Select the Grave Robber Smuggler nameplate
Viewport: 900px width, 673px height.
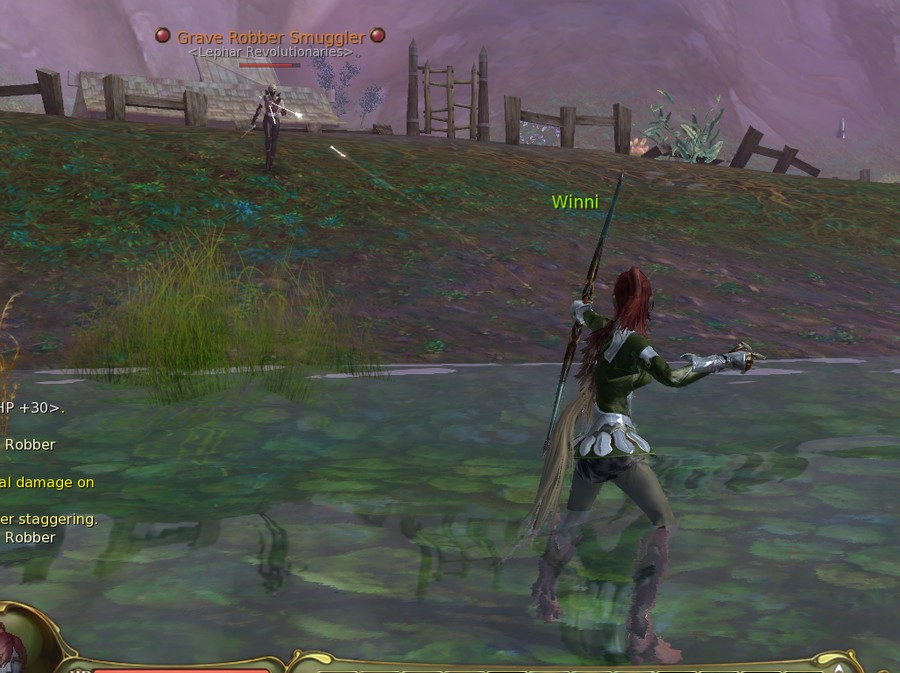pos(270,37)
